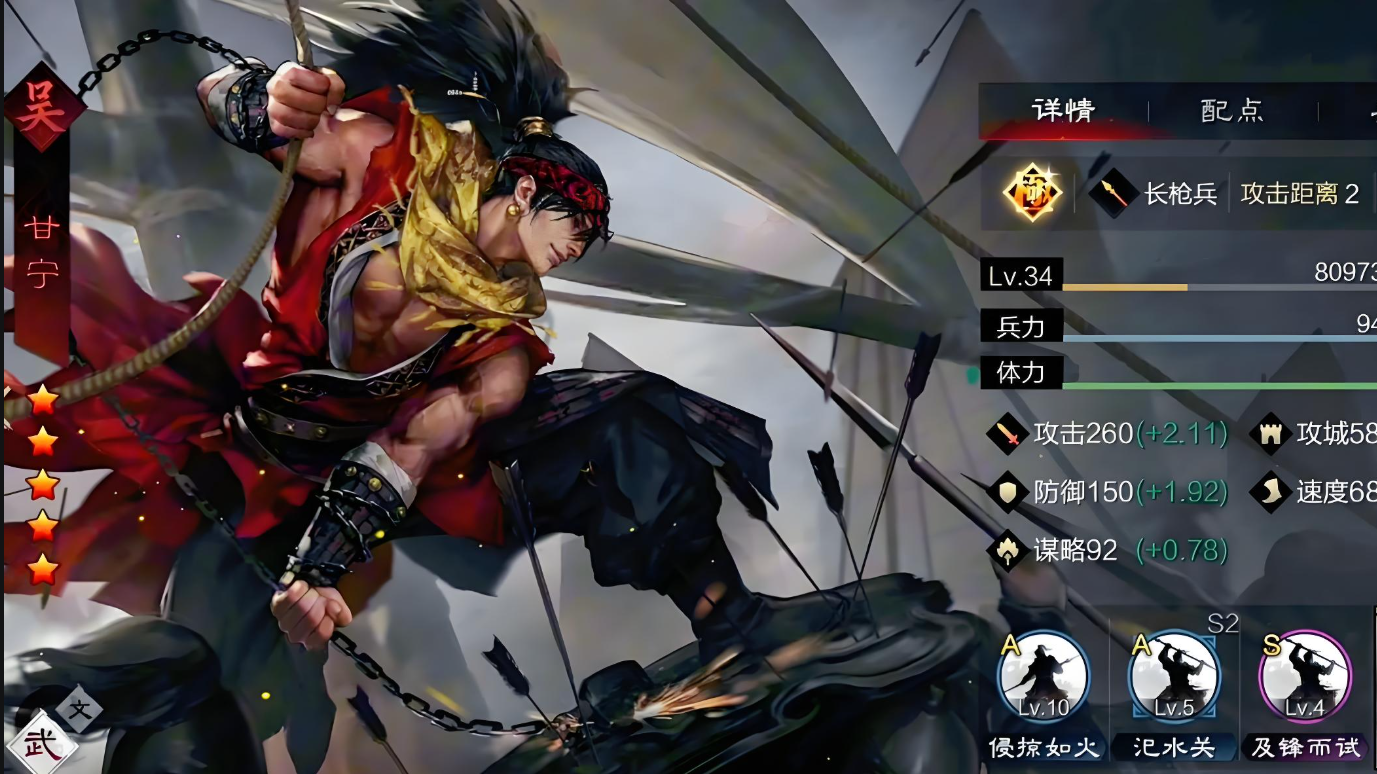Click the gold destiny badge icon
The height and width of the screenshot is (774, 1377).
pyautogui.click(x=1032, y=192)
